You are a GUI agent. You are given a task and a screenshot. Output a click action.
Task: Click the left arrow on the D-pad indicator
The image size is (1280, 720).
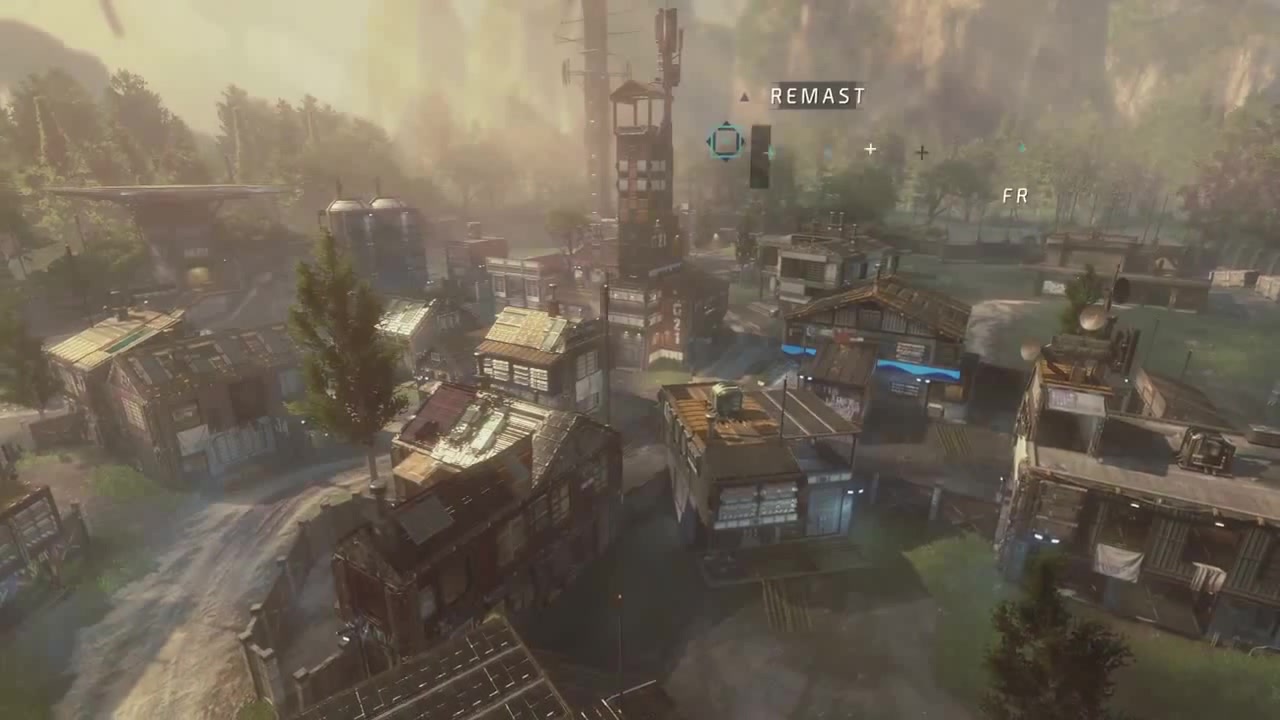tap(707, 140)
